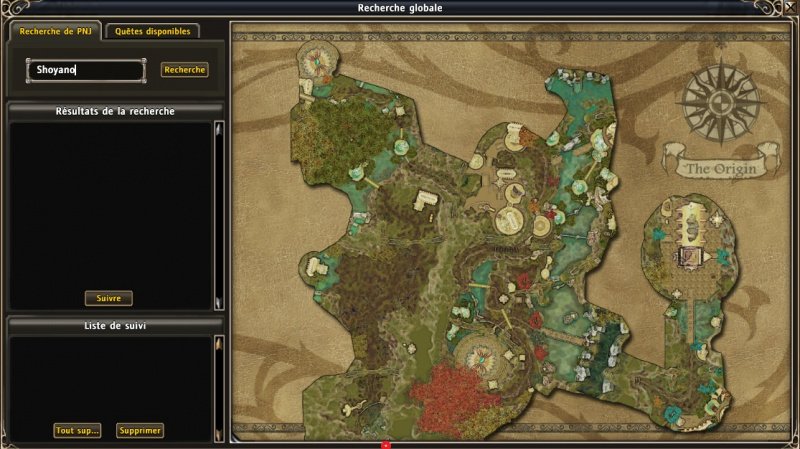Image resolution: width=800 pixels, height=449 pixels.
Task: Click the Recherche button
Action: pos(184,70)
